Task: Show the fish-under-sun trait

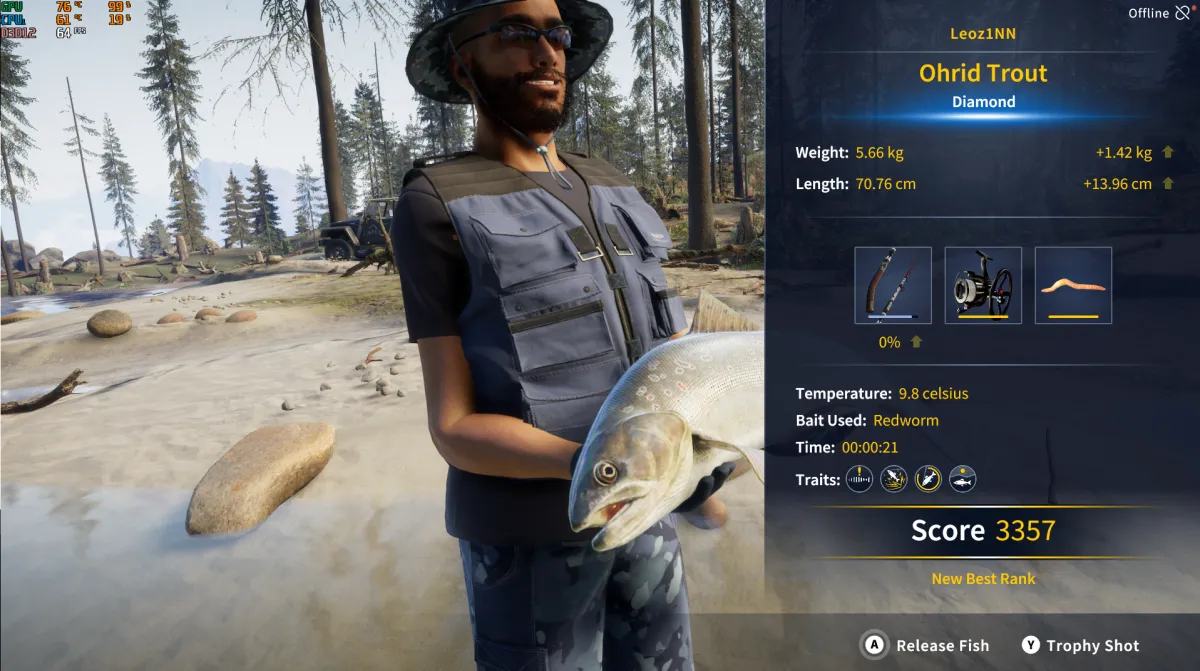Action: point(962,479)
